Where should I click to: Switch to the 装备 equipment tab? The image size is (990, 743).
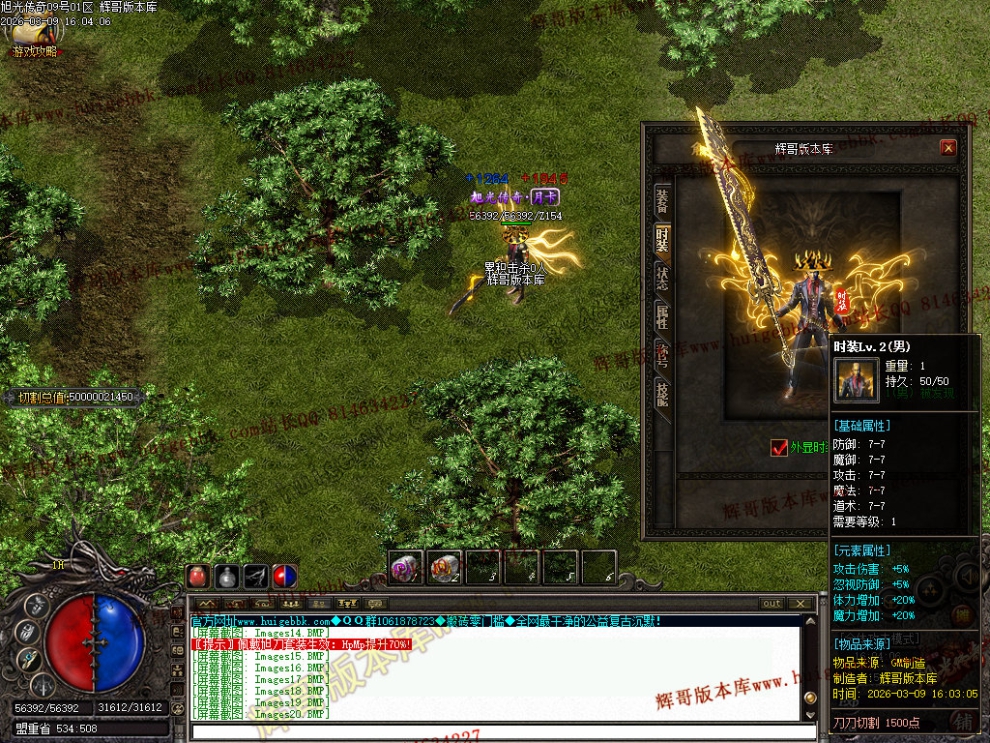point(662,201)
